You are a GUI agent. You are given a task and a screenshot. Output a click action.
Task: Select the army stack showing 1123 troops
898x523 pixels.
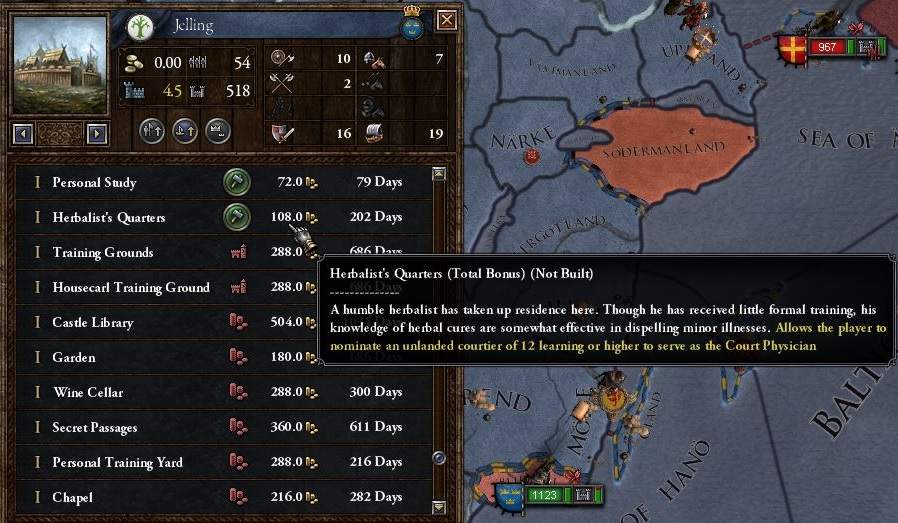click(545, 494)
